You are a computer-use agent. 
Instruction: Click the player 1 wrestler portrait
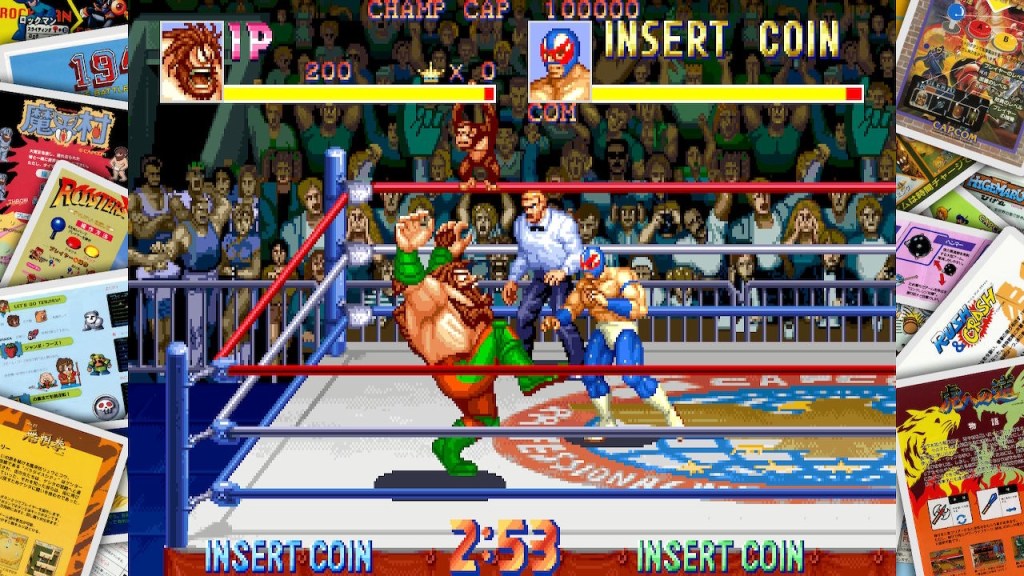point(191,61)
